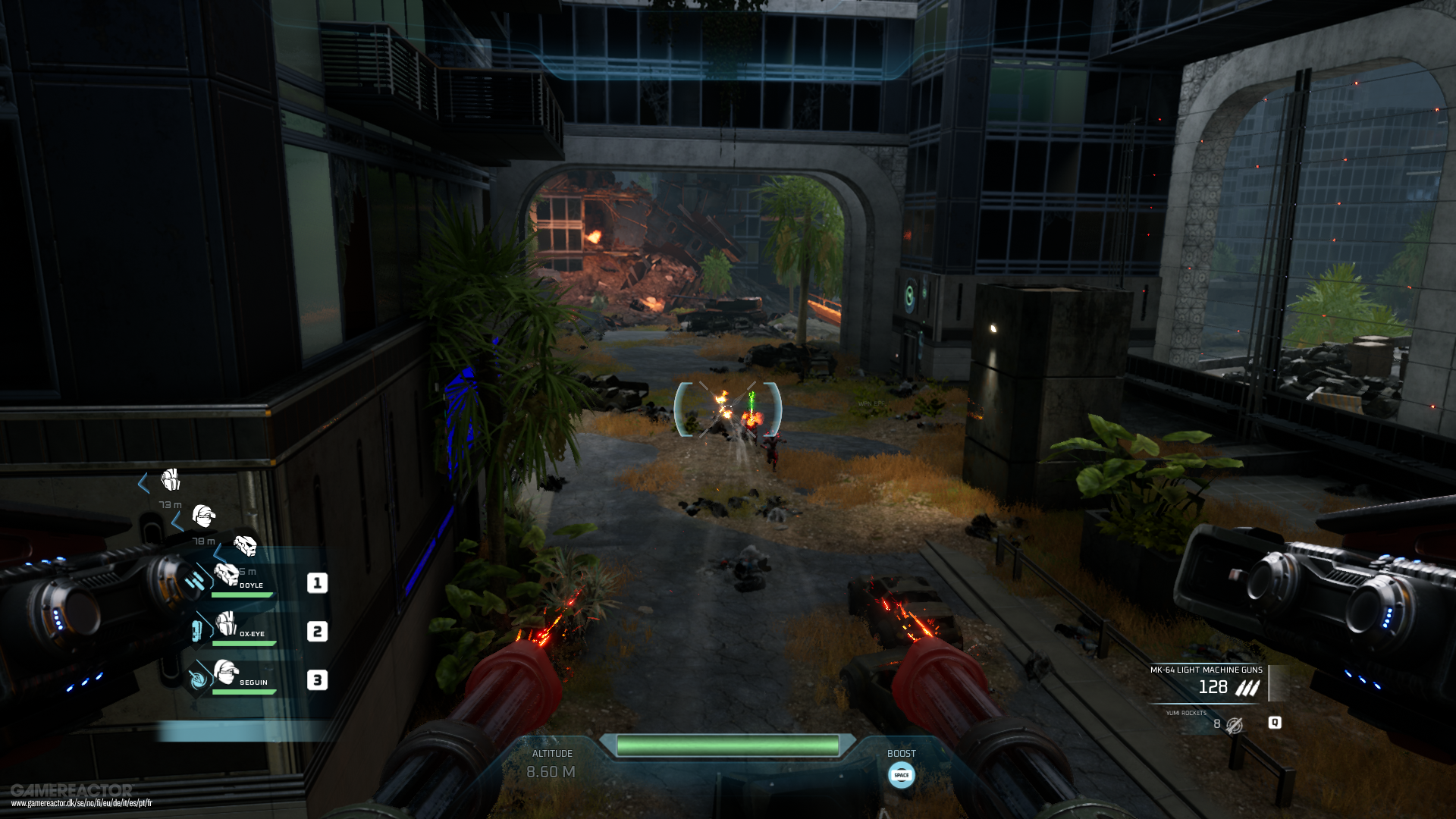This screenshot has width=1456, height=819.
Task: Click the MK-64 LIGHT MACHINE GUNS label
Action: (1207, 670)
